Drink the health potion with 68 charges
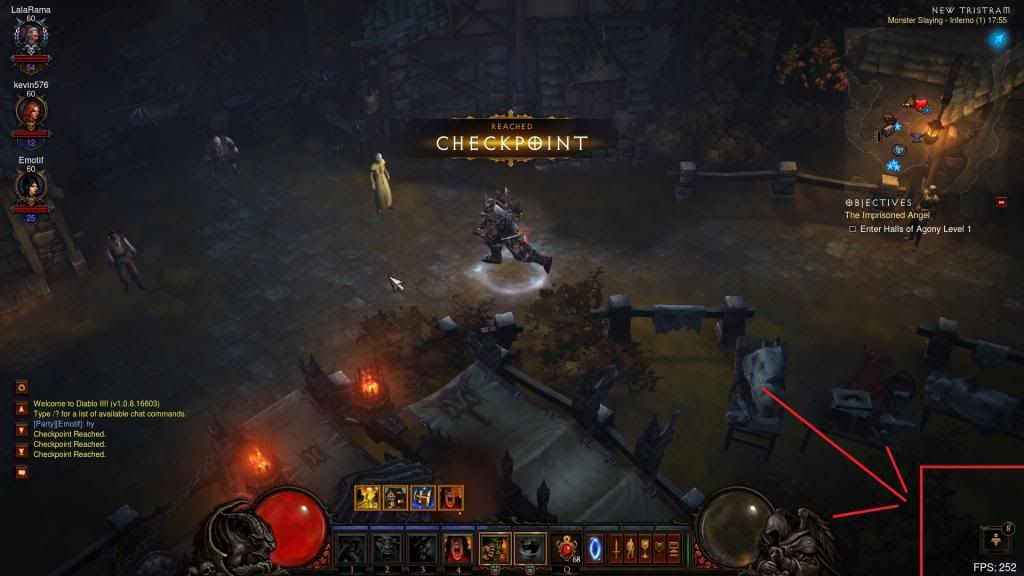Screen dimensions: 1024x576 567,548
